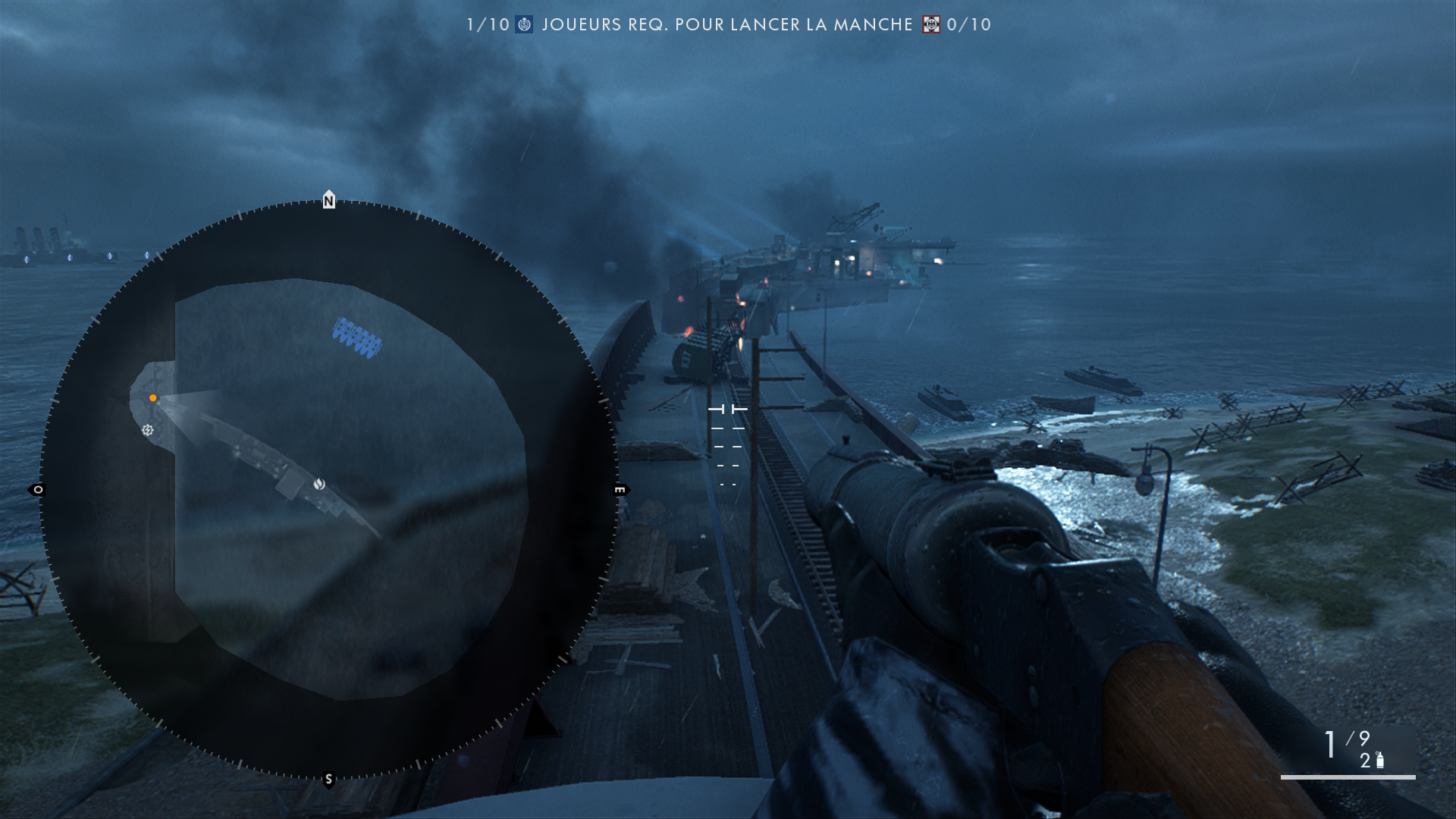1456x819 pixels.
Task: Click the north N compass marker
Action: (328, 200)
